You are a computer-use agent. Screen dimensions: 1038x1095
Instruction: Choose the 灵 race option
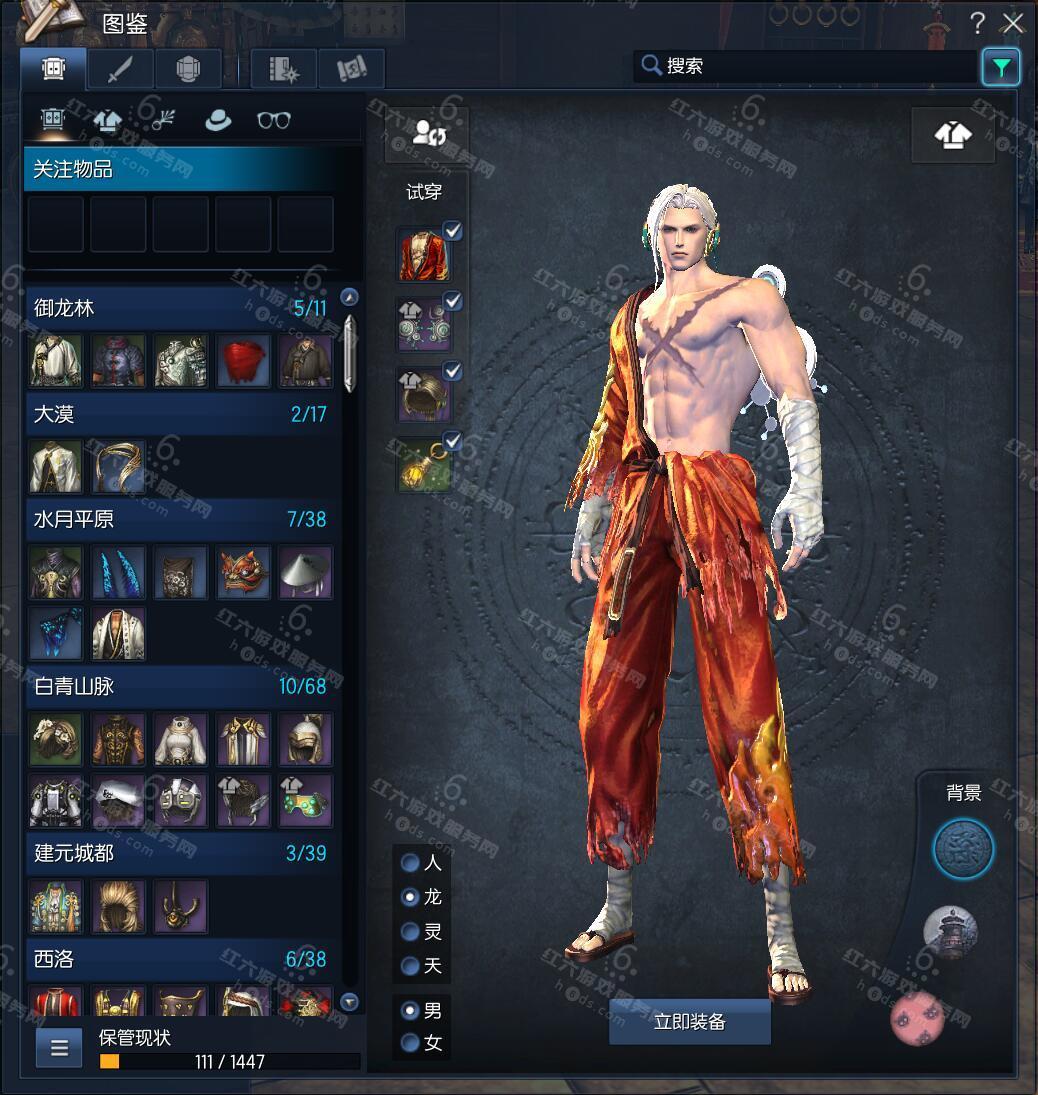pos(410,932)
